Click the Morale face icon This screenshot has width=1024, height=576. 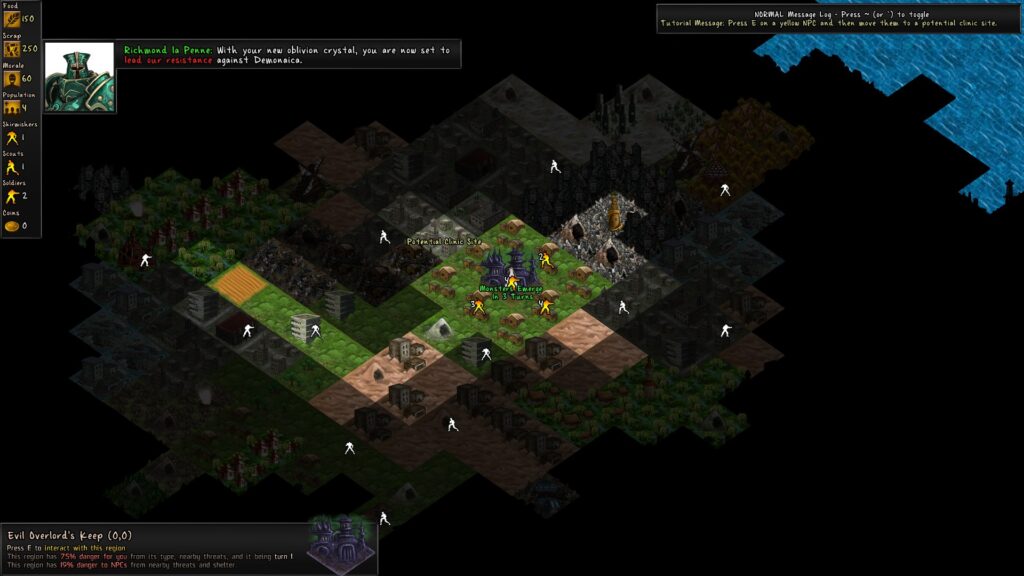[x=11, y=78]
